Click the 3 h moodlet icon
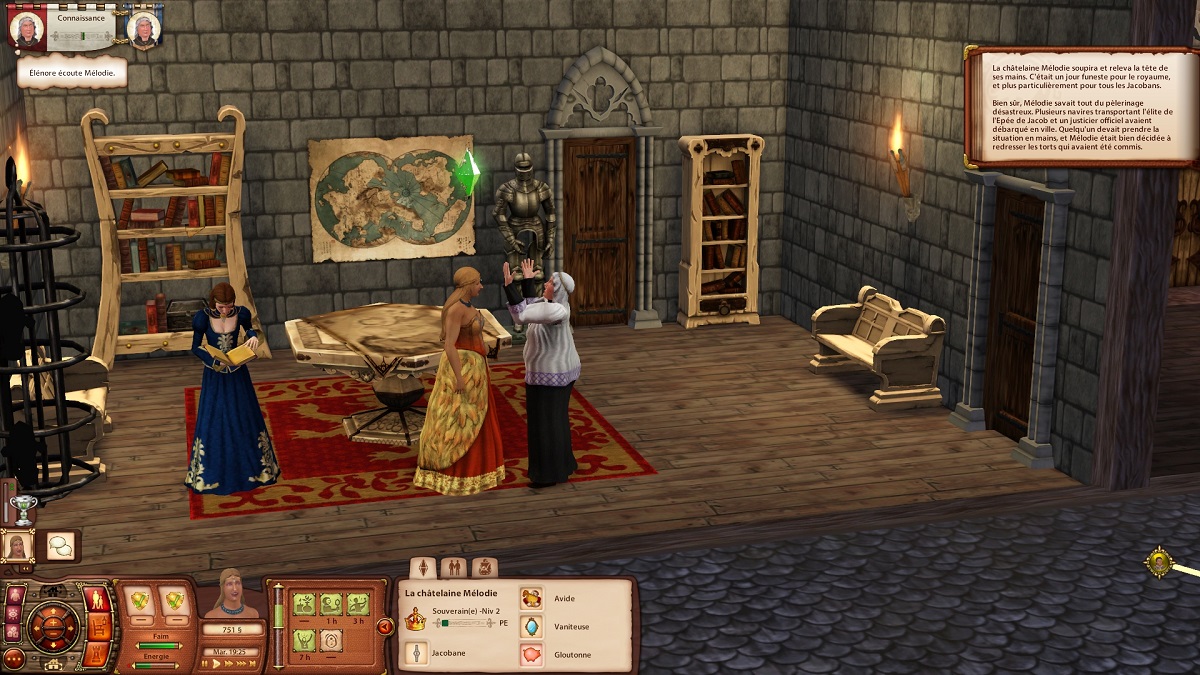 [x=358, y=604]
